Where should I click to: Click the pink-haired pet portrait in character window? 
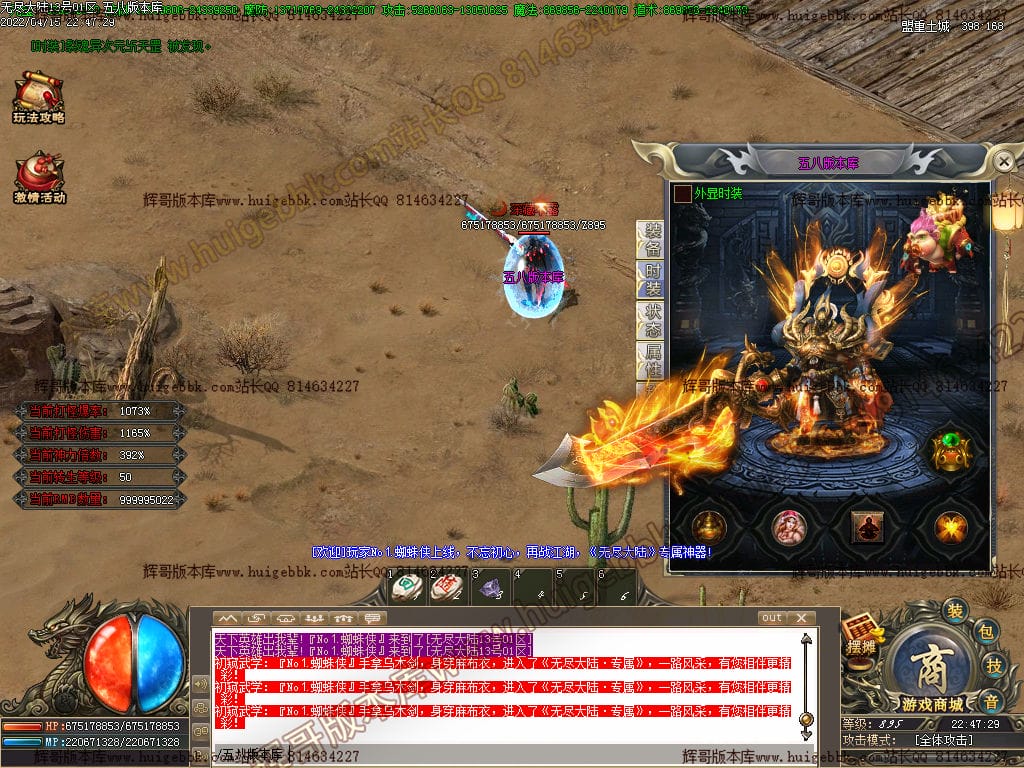(790, 526)
